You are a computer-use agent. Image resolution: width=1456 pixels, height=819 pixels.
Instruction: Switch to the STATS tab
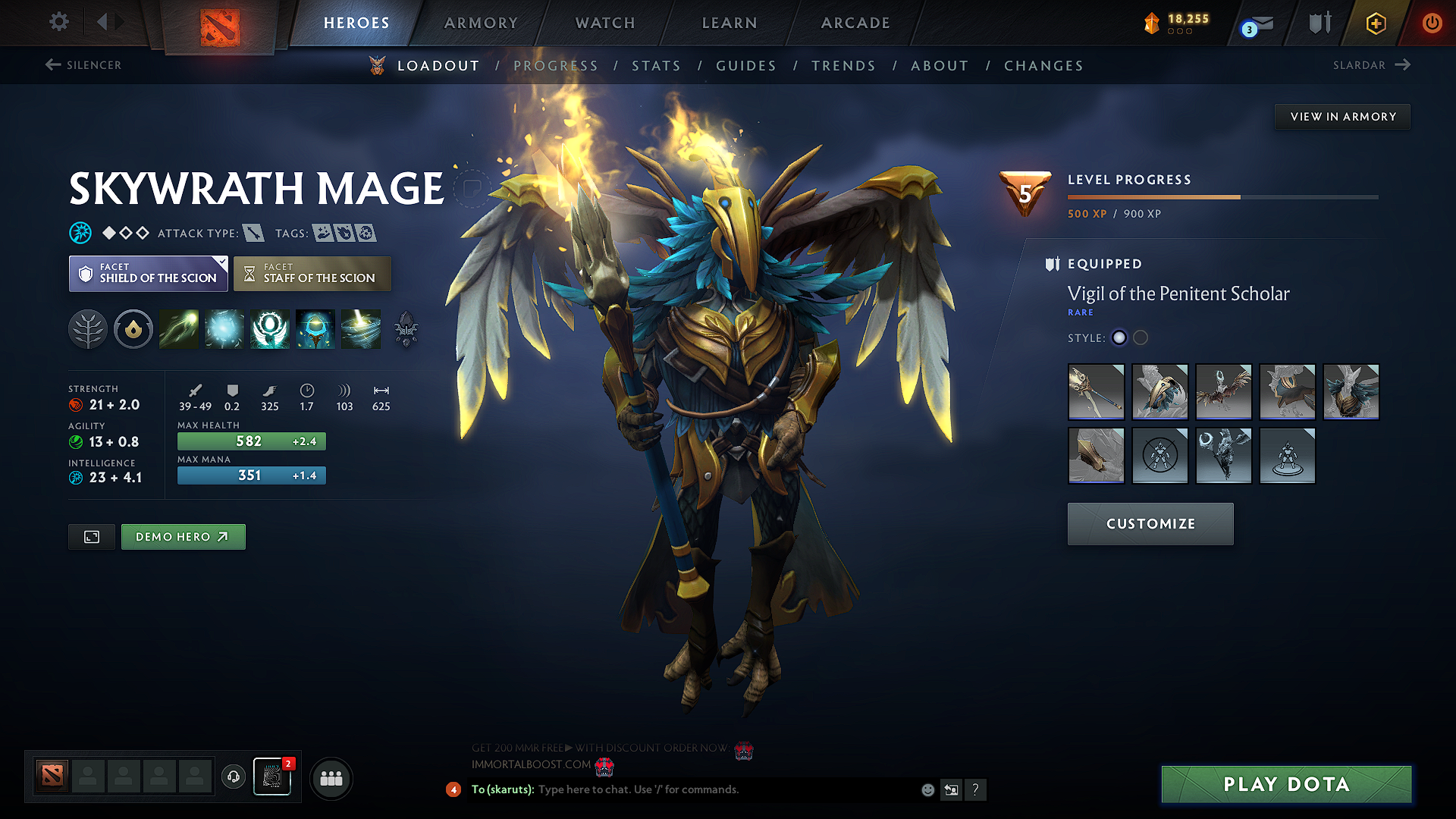(657, 66)
